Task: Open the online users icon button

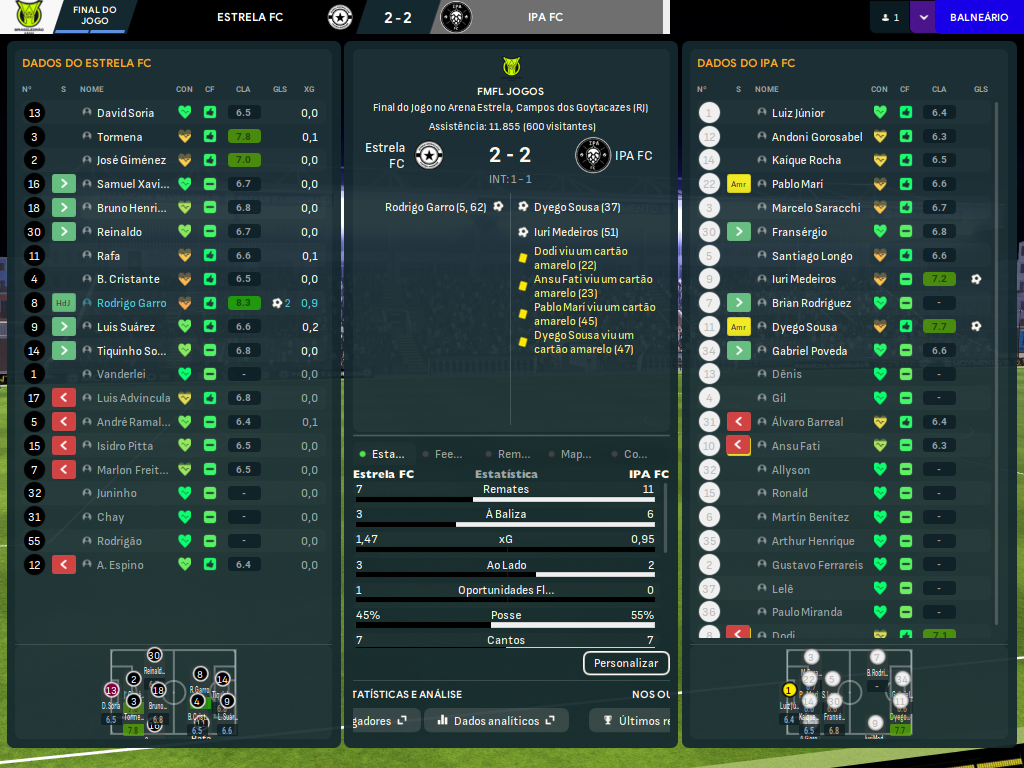Action: pos(890,17)
